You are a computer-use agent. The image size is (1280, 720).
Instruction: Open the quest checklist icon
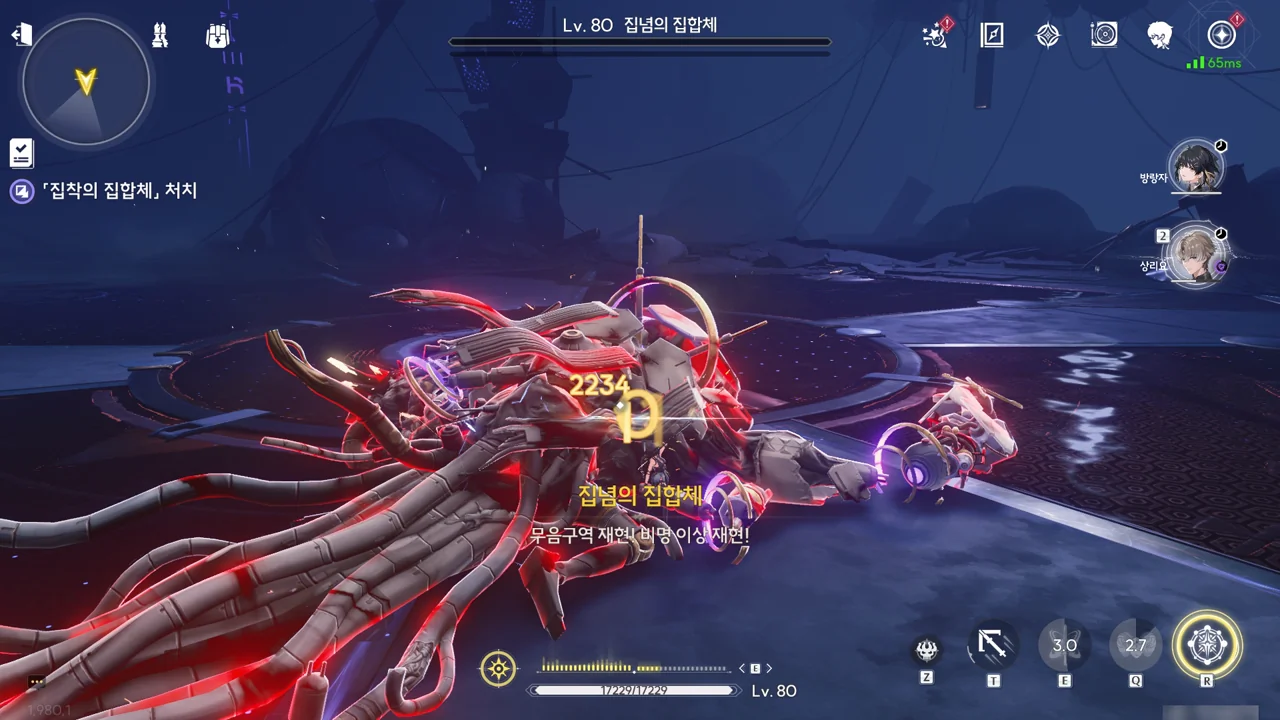click(21, 153)
